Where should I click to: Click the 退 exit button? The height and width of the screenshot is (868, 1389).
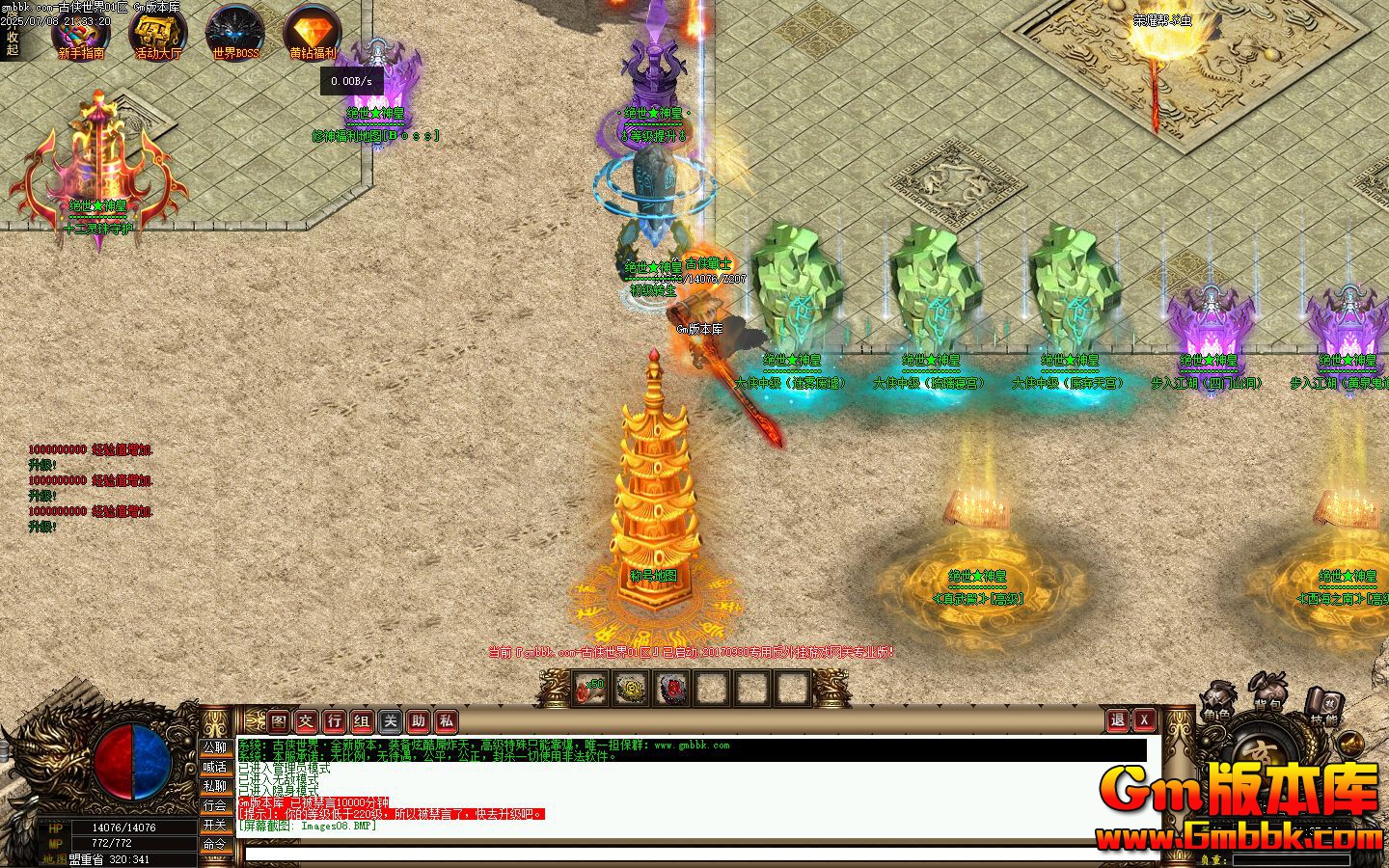tap(1118, 719)
